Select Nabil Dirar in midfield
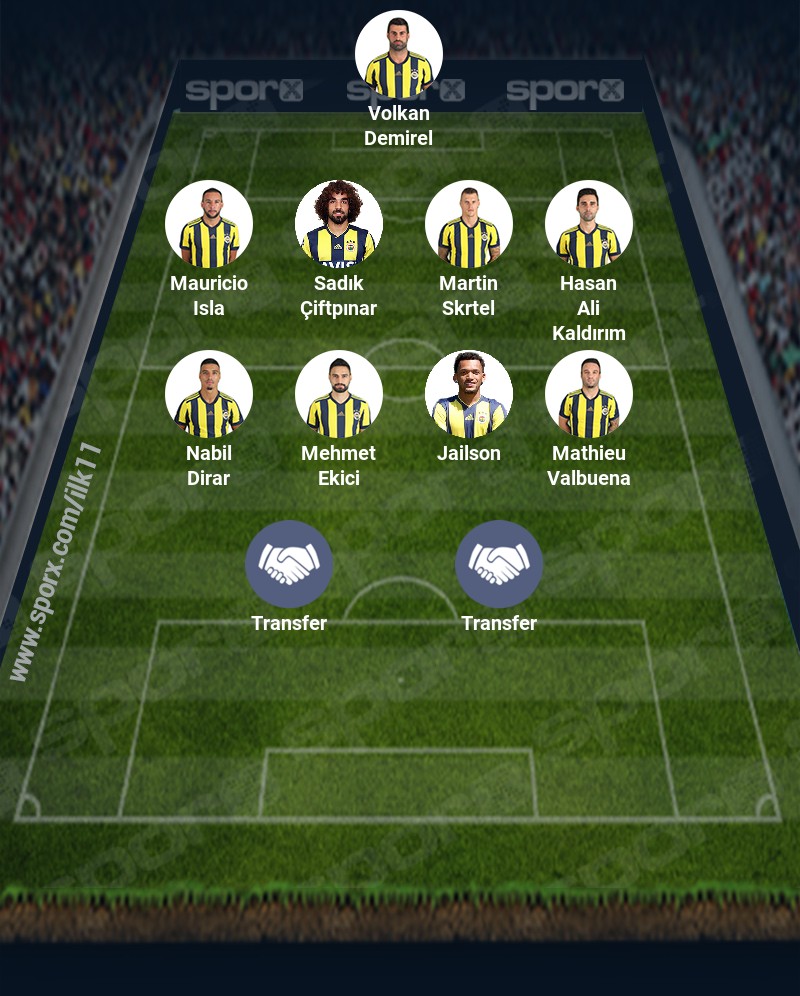Screen dimensions: 800x996 pyautogui.click(x=209, y=394)
